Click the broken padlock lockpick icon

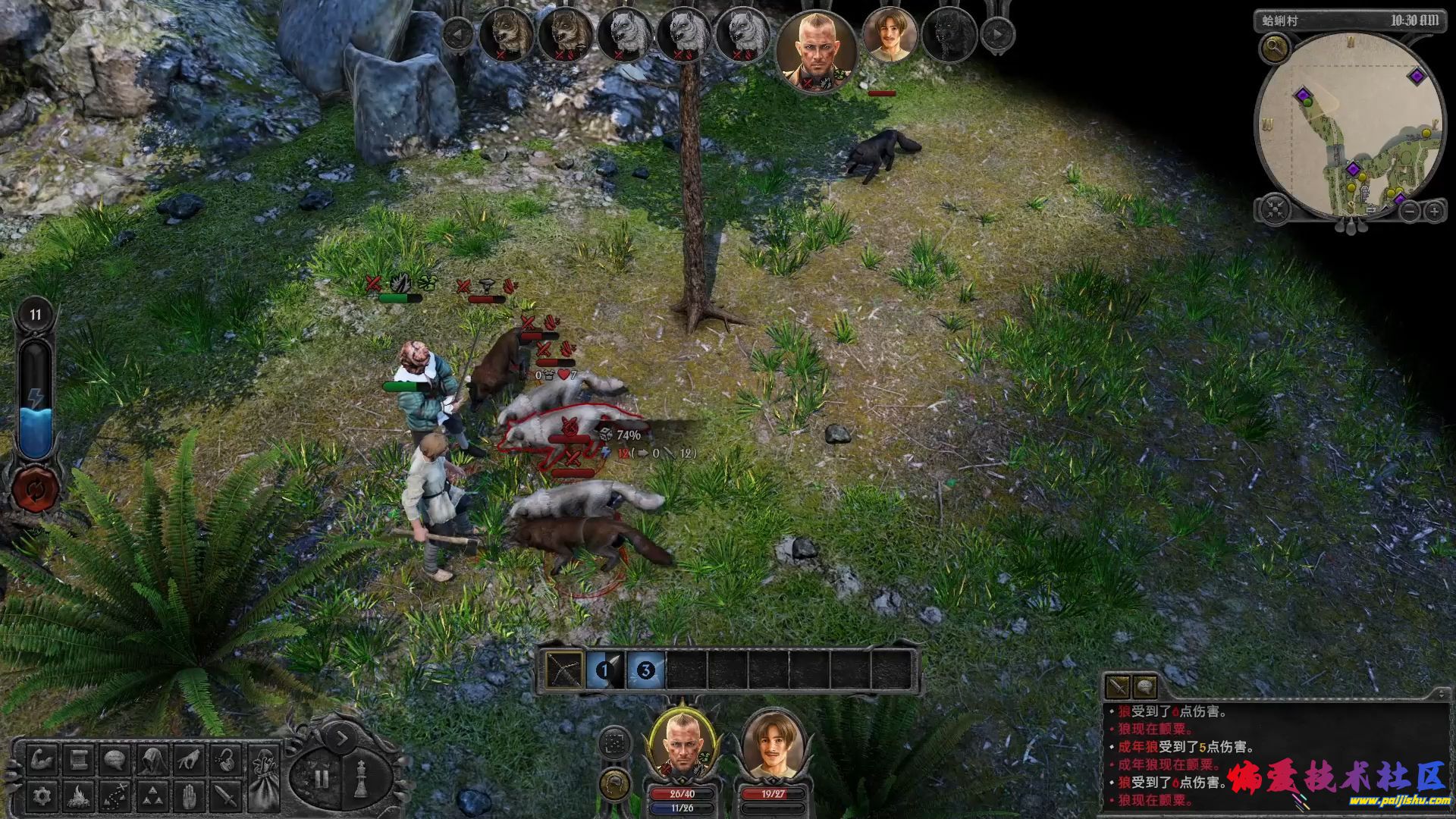pyautogui.click(x=225, y=759)
